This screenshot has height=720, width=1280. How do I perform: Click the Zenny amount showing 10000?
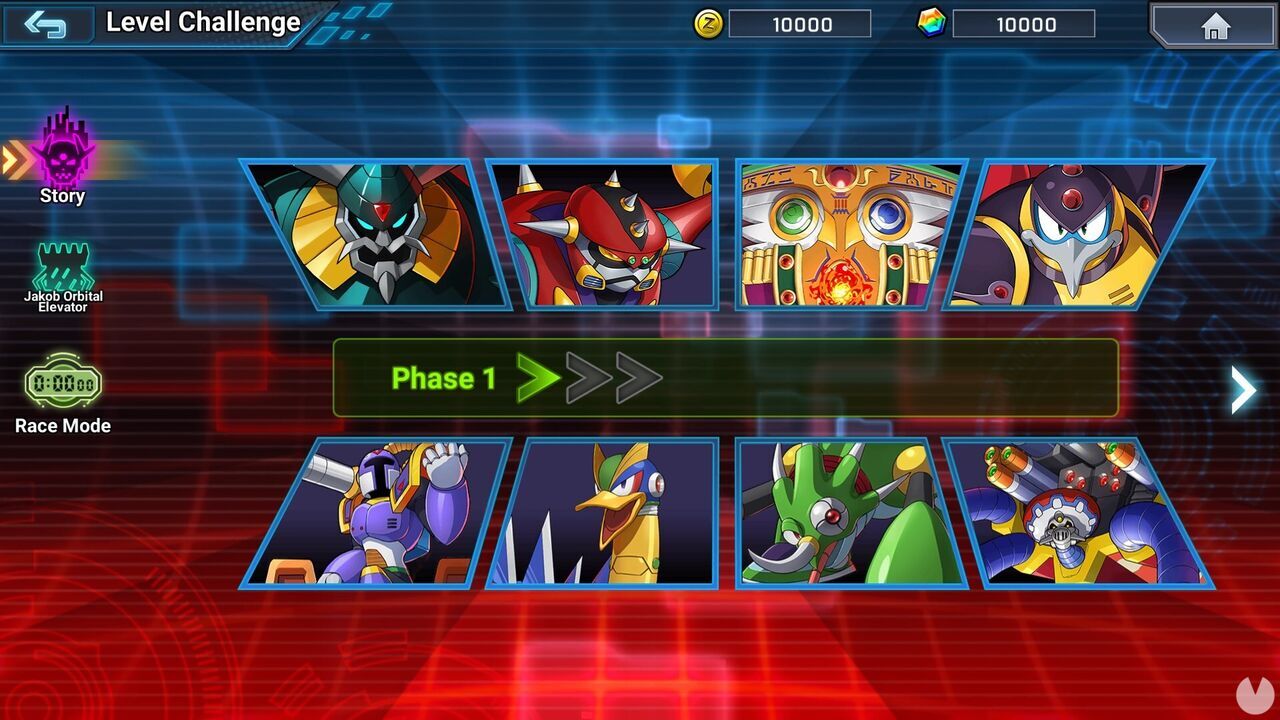(800, 25)
